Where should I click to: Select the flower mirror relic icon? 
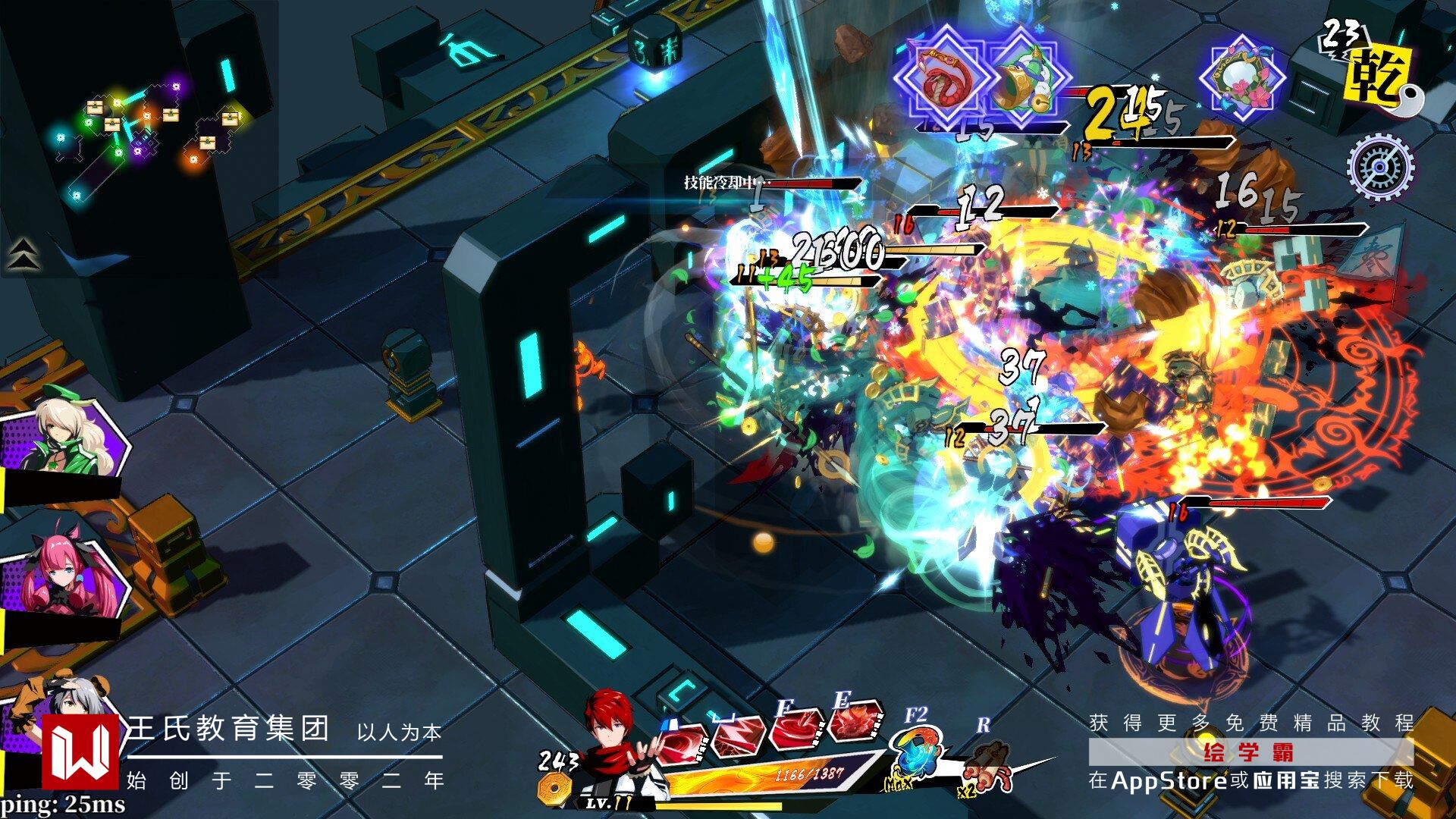pos(1242,79)
